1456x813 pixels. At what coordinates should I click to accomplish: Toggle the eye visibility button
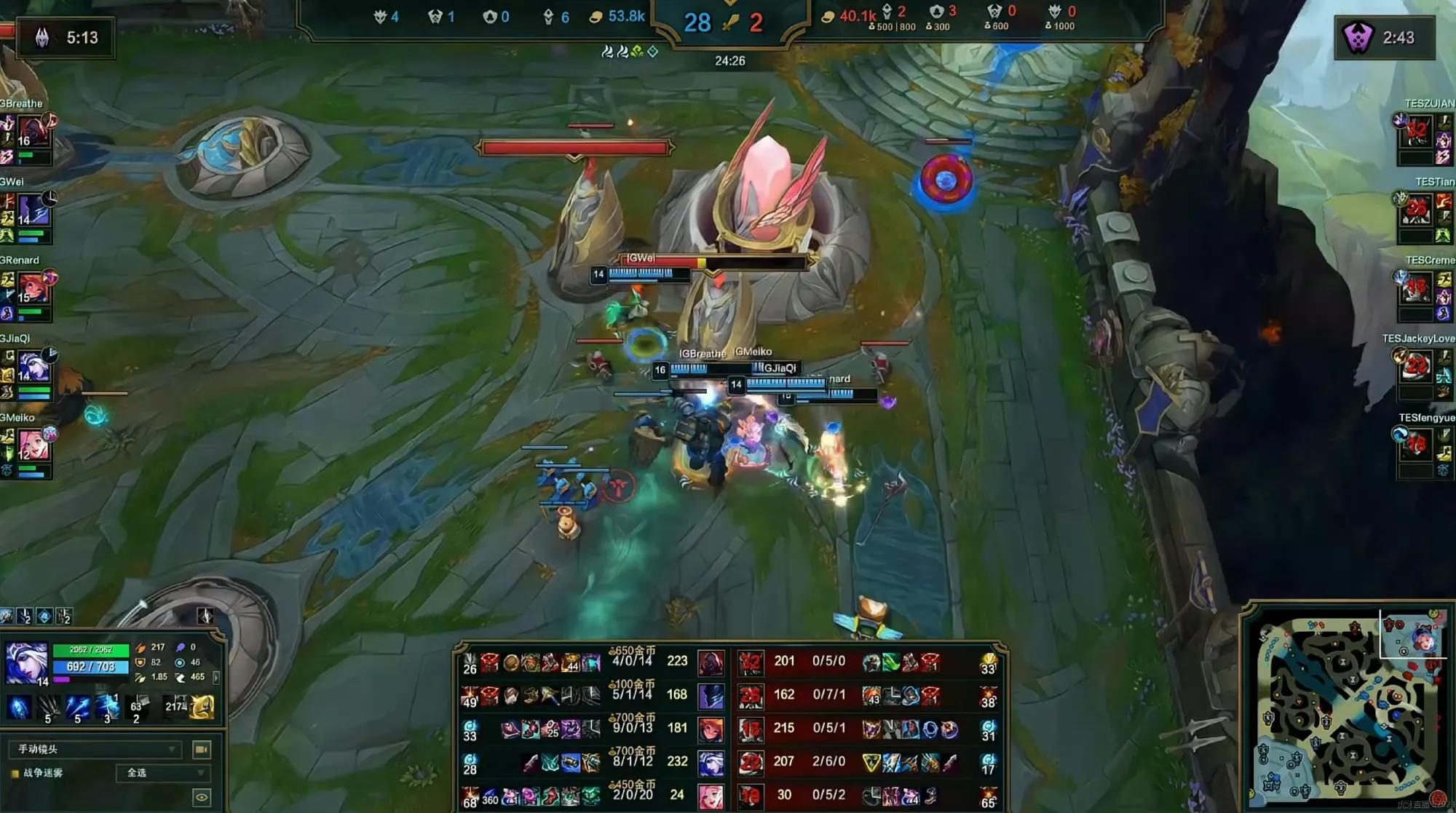pos(202,798)
